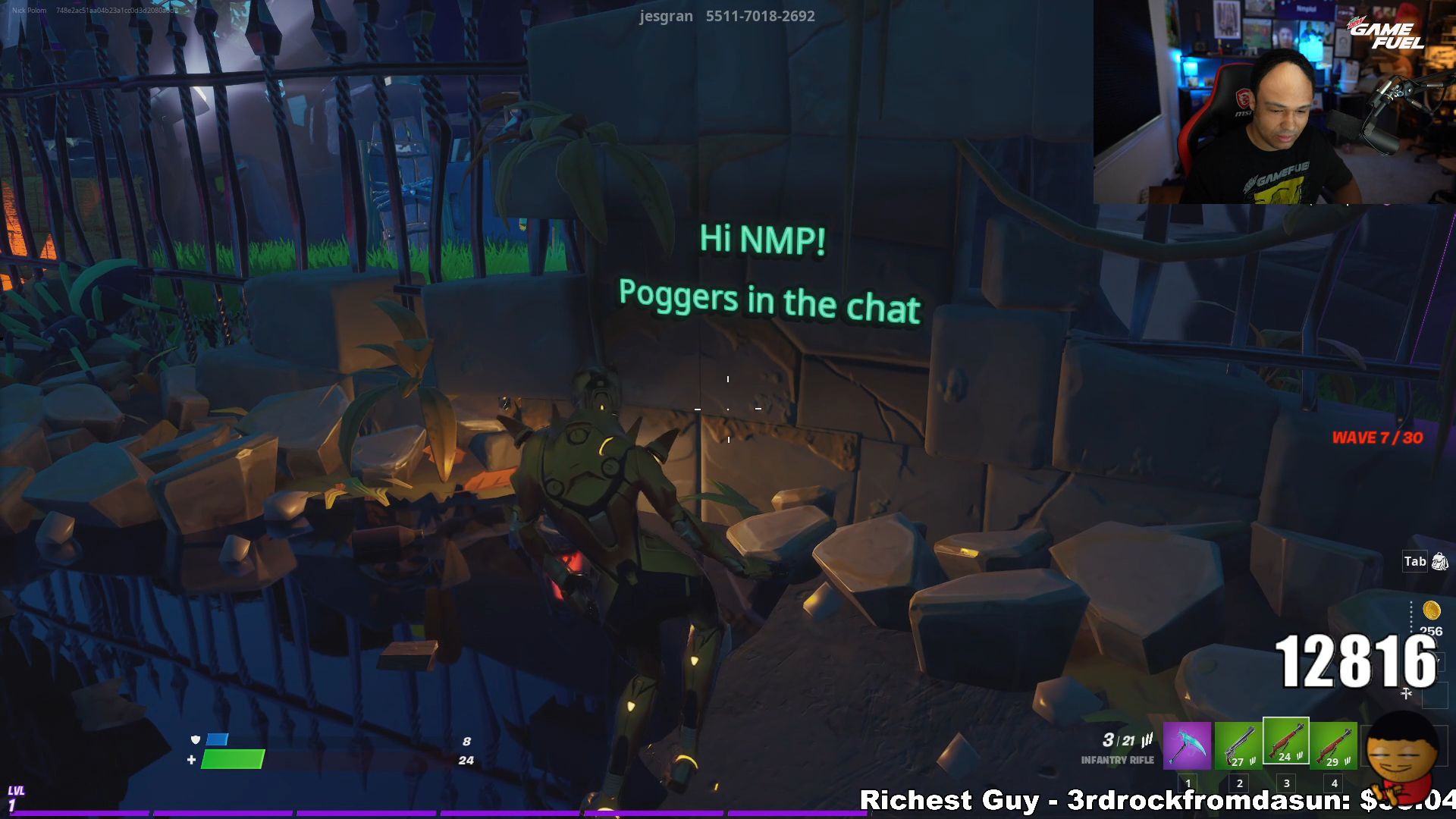This screenshot has width=1456, height=819.
Task: Click the jesgran 5511-7018-2692 island code
Action: [726, 16]
